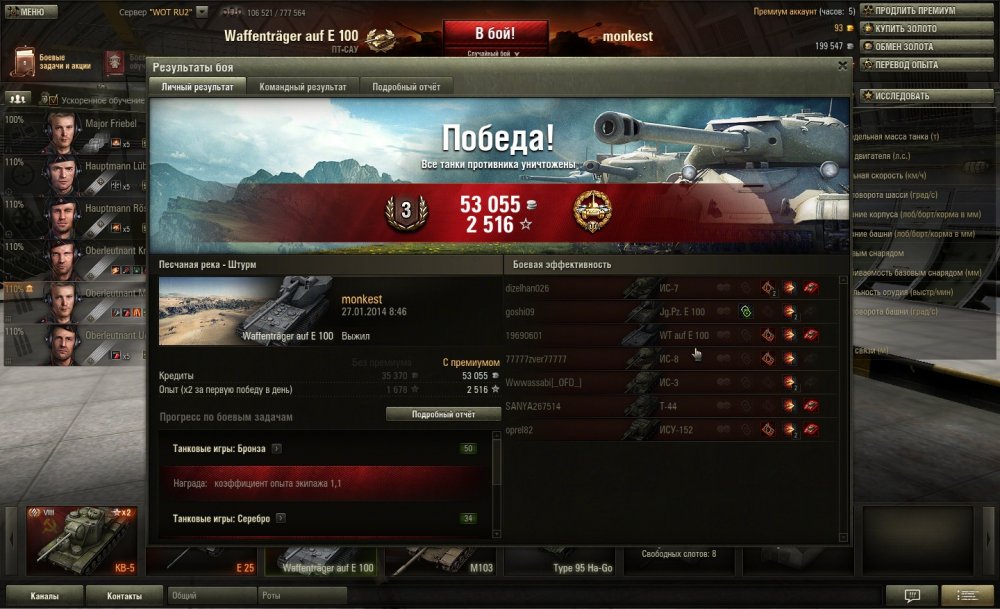This screenshot has width=1000, height=609.
Task: Open the Исследовать research button
Action: tap(912, 96)
